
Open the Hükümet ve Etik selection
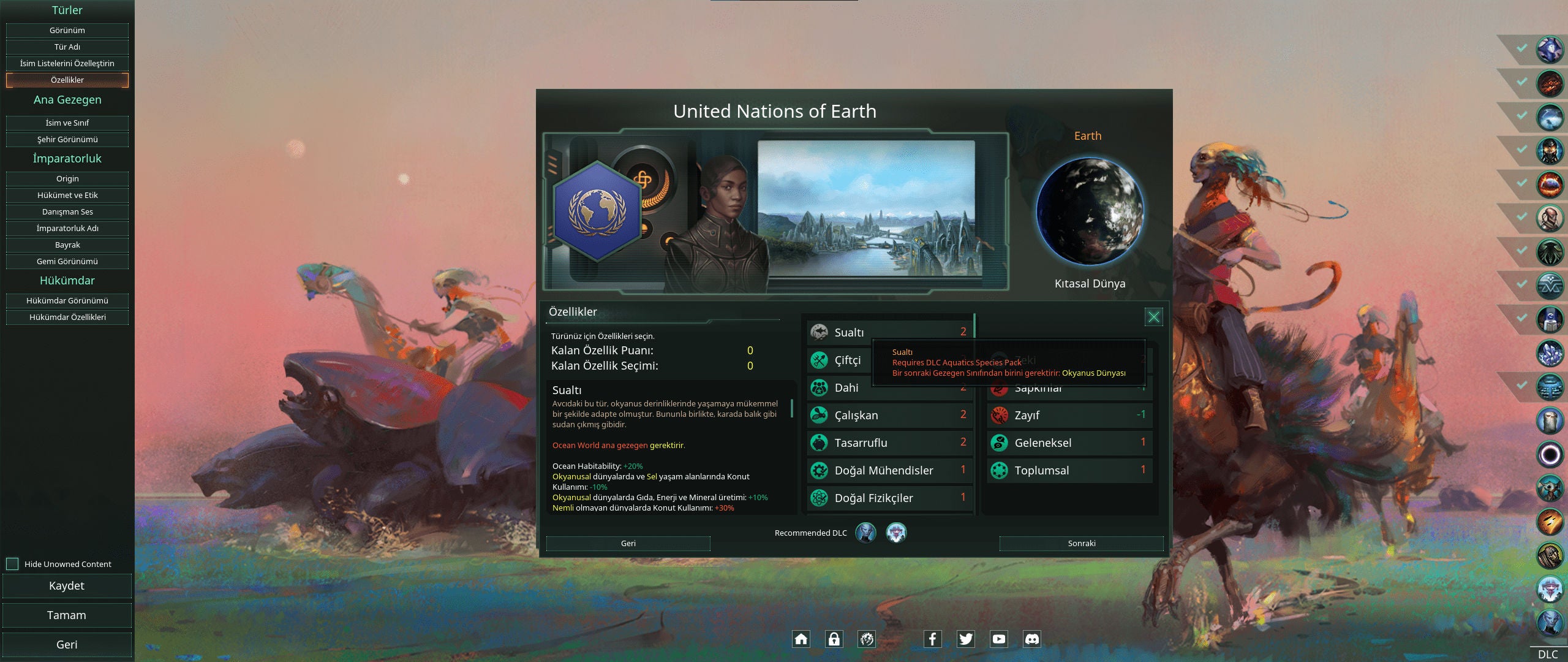[x=67, y=195]
